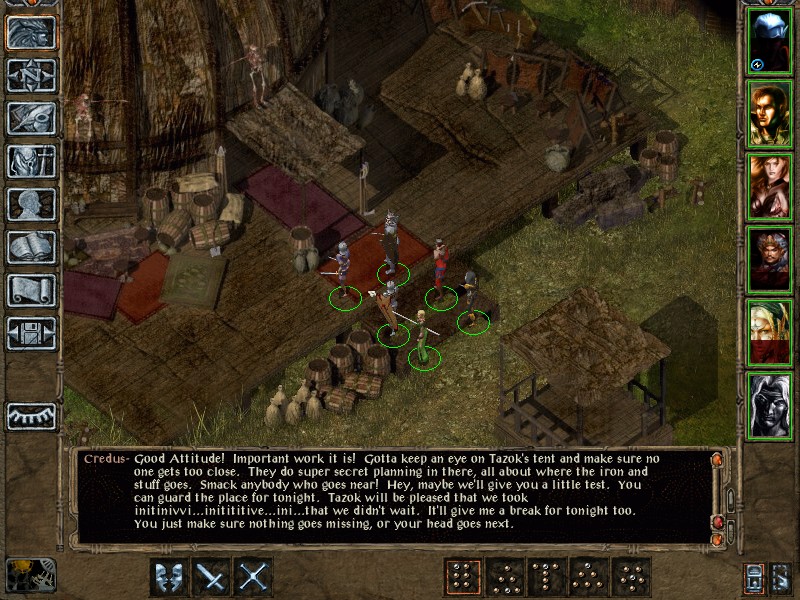Viewport: 800px width, 600px height.
Task: Choose the highlighted first formation button
Action: coord(462,576)
